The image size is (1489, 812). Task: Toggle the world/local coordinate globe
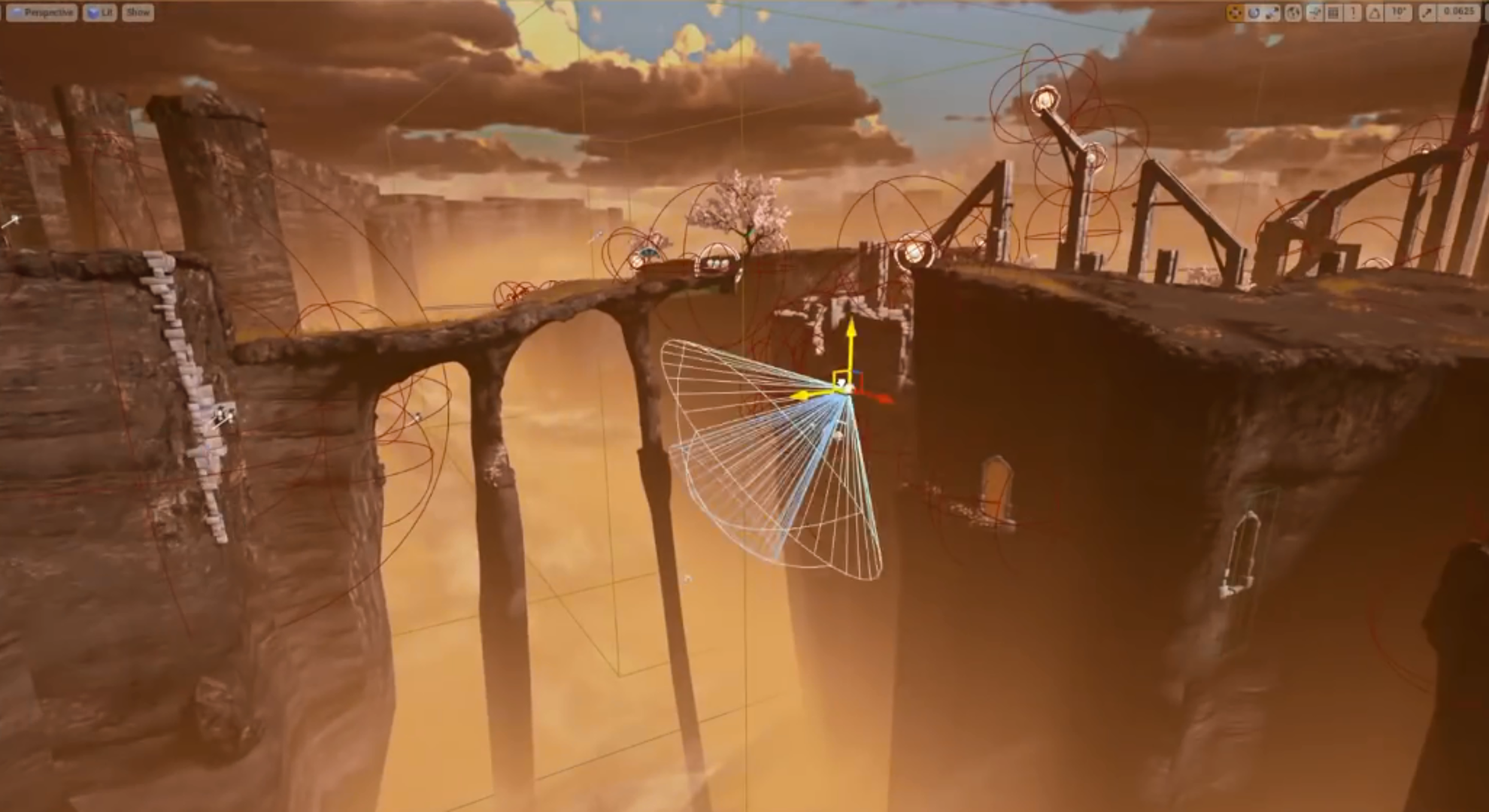click(x=1293, y=13)
